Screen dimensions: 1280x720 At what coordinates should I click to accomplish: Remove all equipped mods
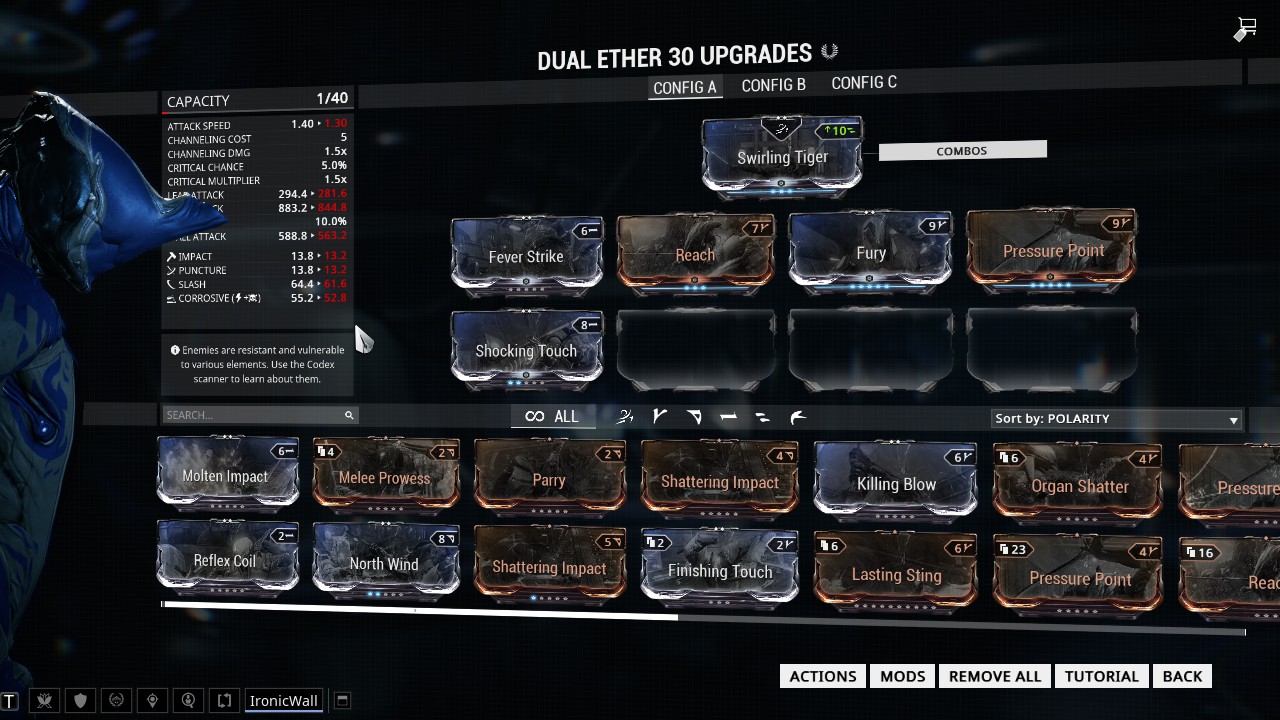tap(995, 676)
